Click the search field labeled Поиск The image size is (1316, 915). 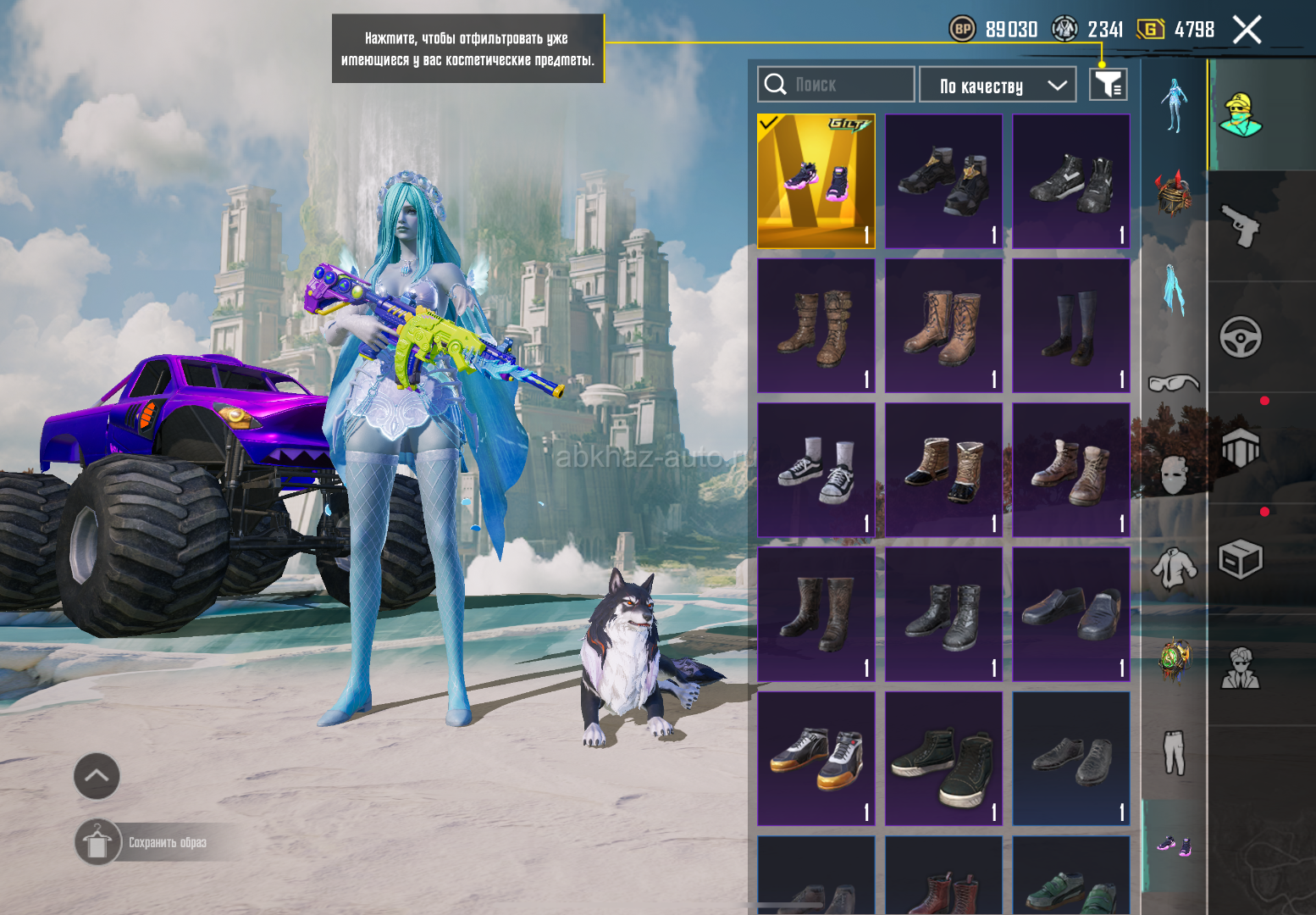pos(836,85)
